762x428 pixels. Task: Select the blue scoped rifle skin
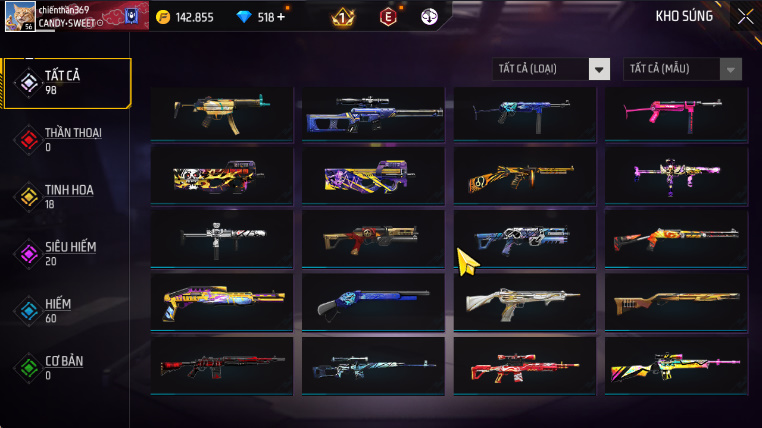373,112
